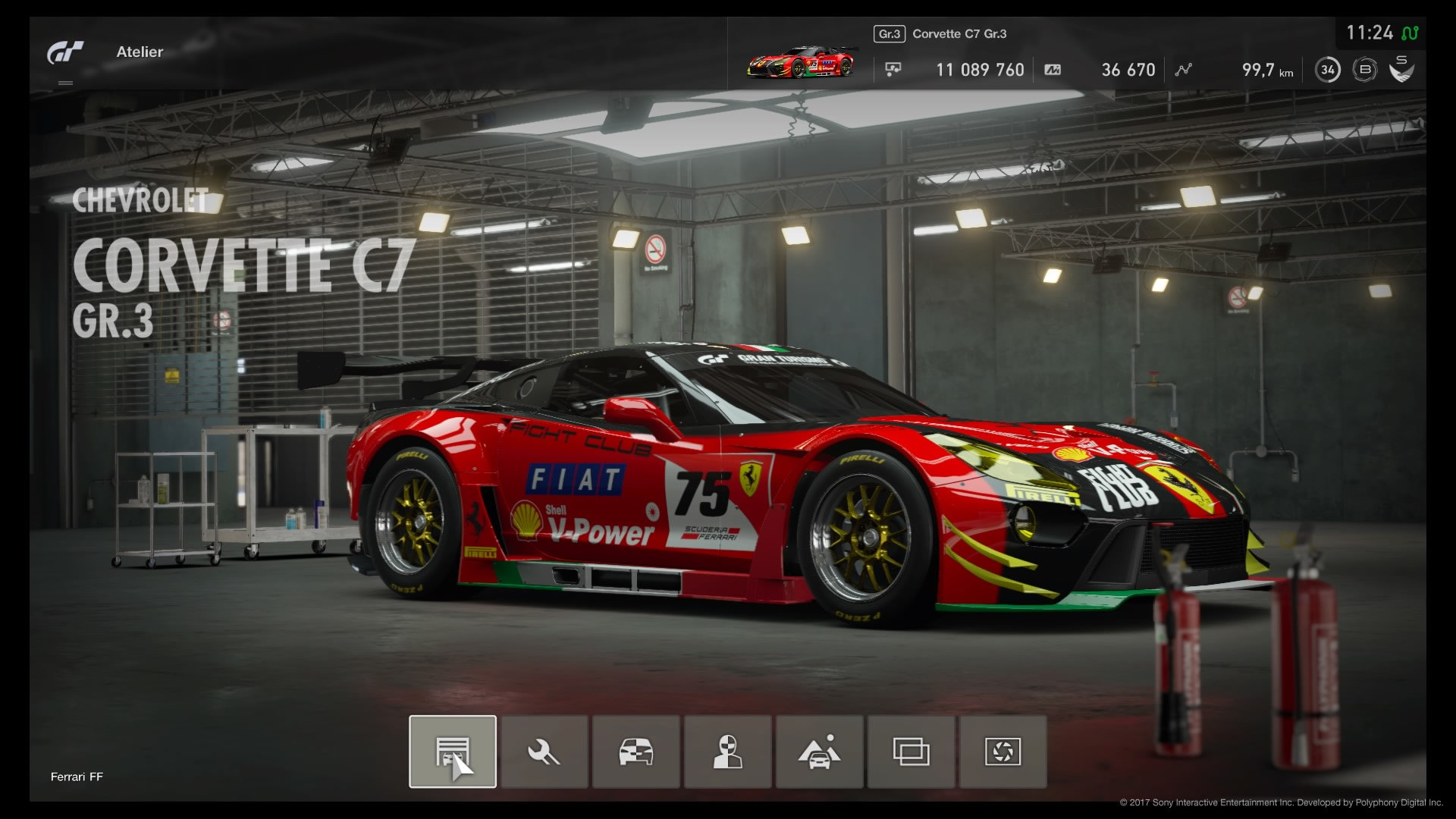The width and height of the screenshot is (1456, 819).
Task: Click the driver level 34 badge
Action: 1327,70
